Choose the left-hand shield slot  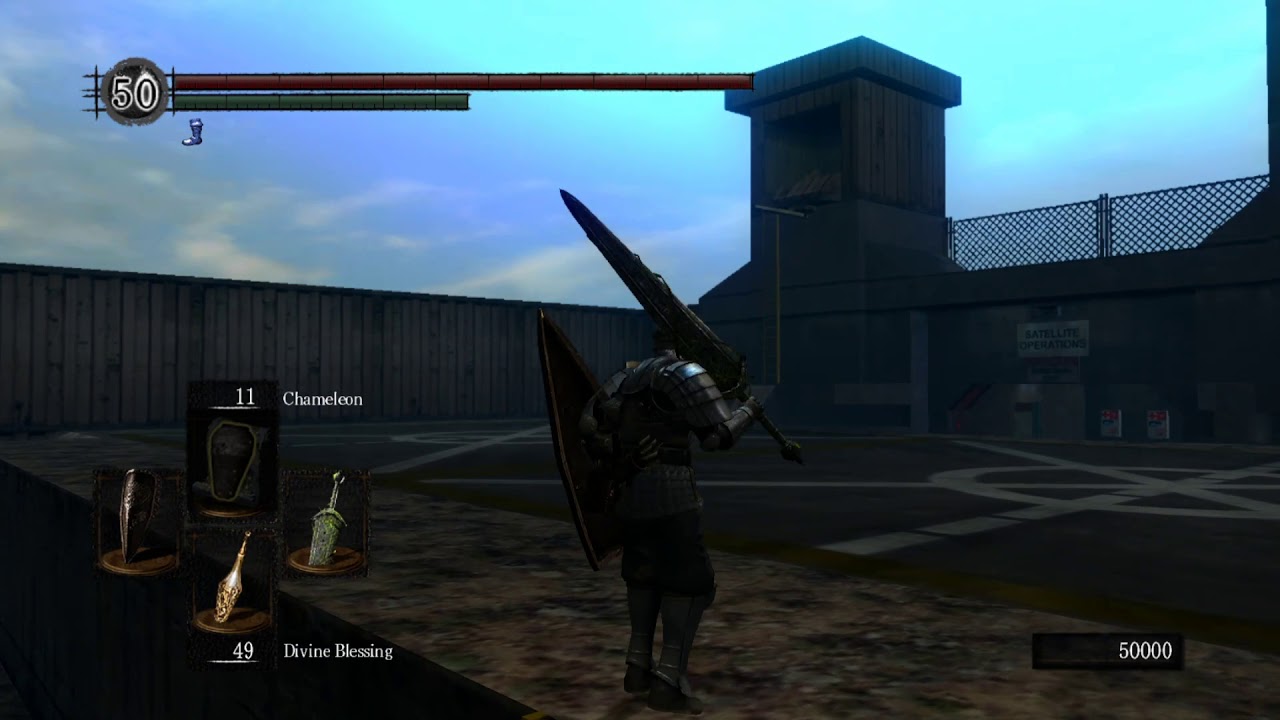(x=138, y=522)
